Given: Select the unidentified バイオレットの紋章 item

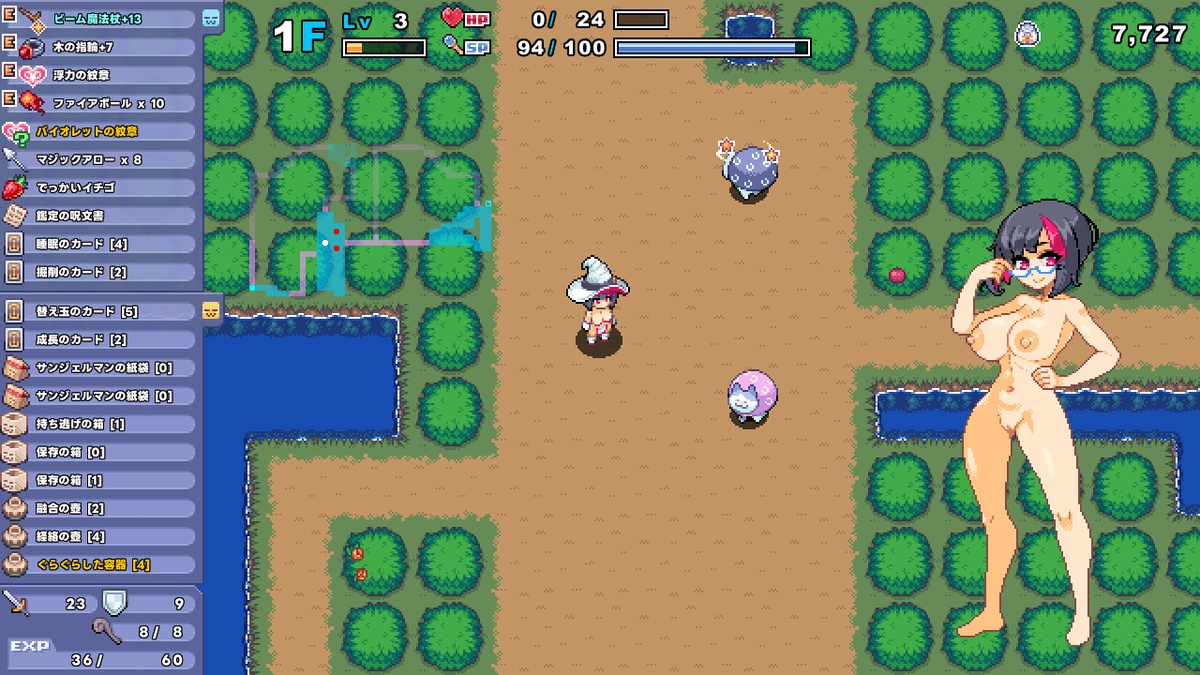Looking at the screenshot, I should pyautogui.click(x=100, y=131).
